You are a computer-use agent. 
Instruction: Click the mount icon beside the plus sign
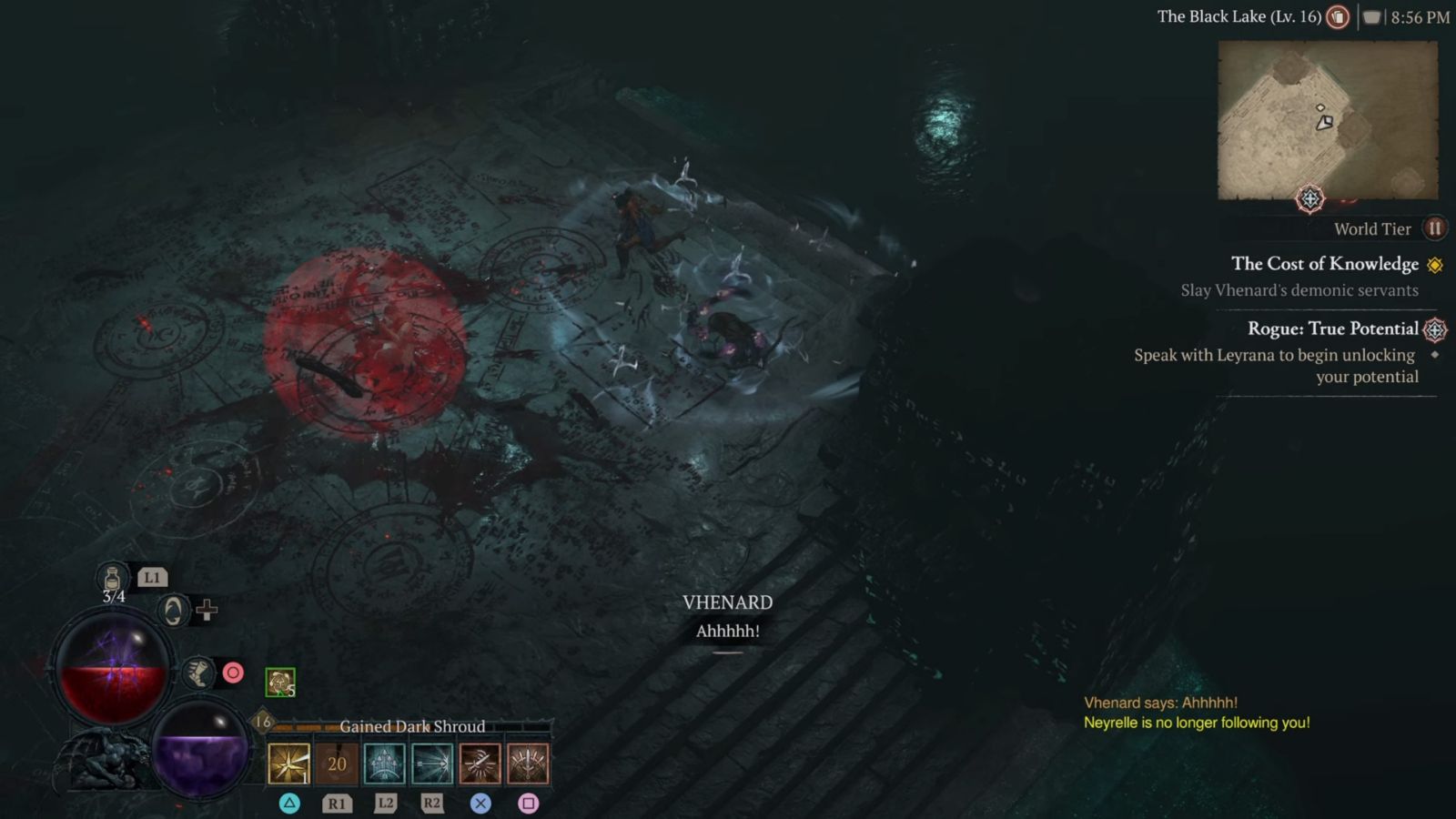(x=172, y=612)
